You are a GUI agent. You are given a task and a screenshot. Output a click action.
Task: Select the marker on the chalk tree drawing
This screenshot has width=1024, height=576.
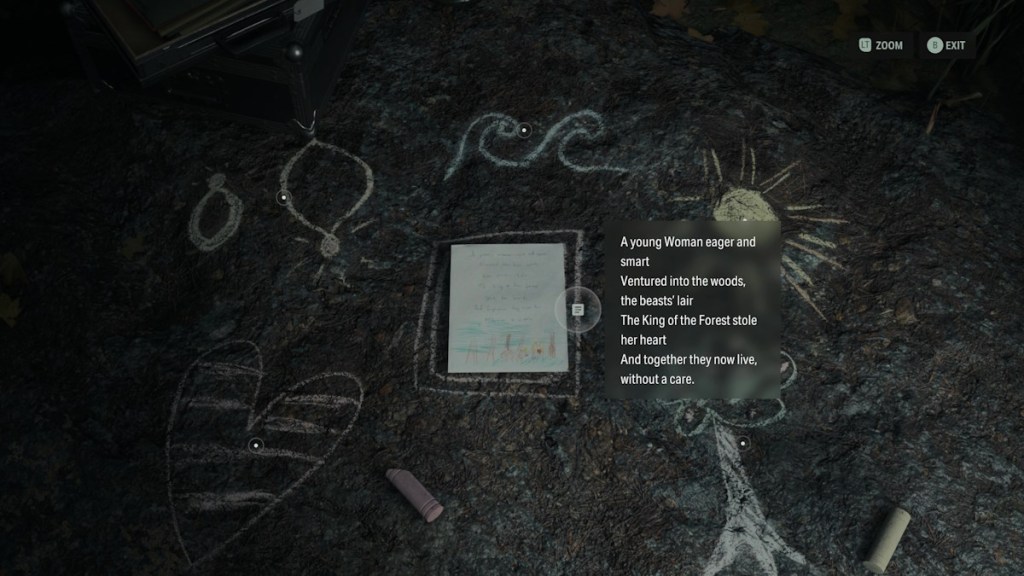[x=743, y=442]
